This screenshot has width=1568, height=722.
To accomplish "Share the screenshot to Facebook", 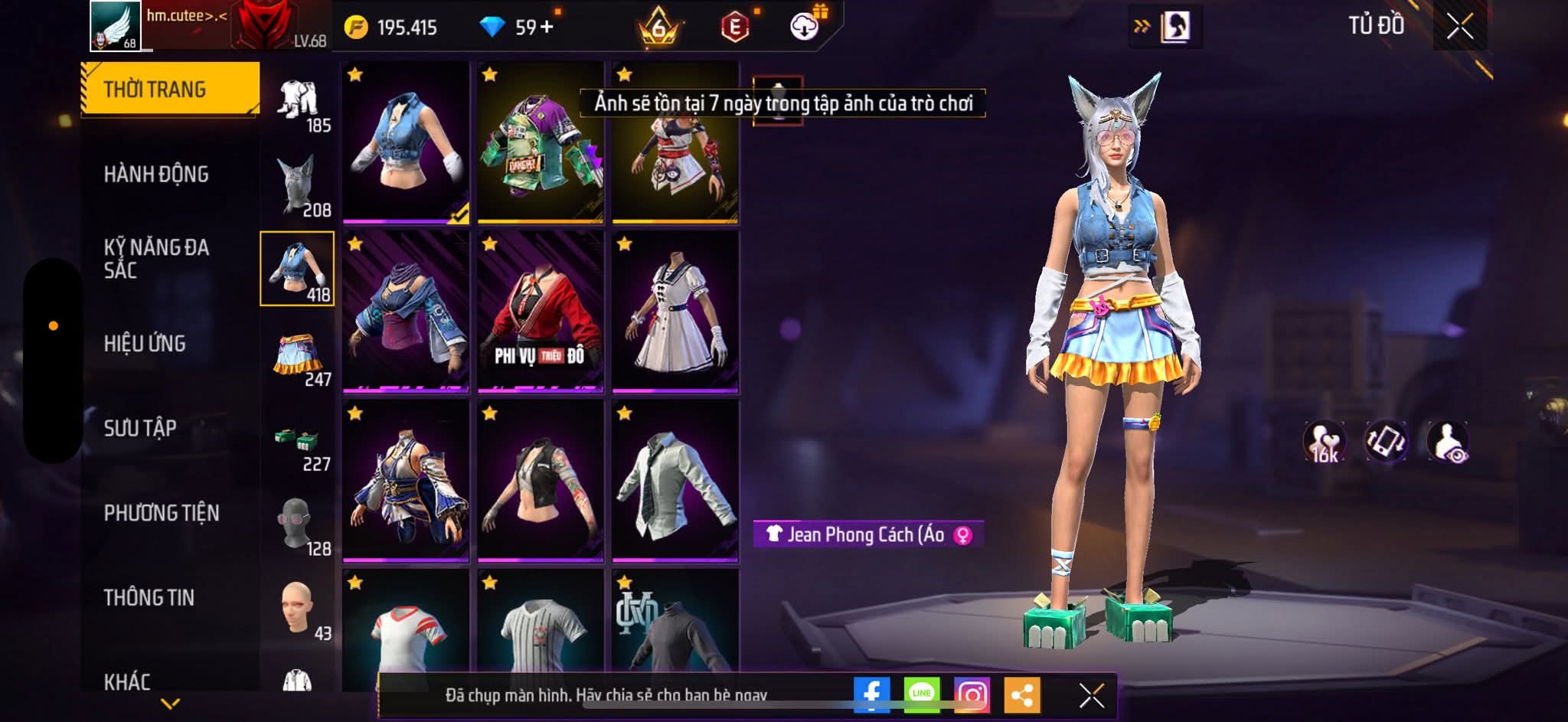I will (x=871, y=695).
